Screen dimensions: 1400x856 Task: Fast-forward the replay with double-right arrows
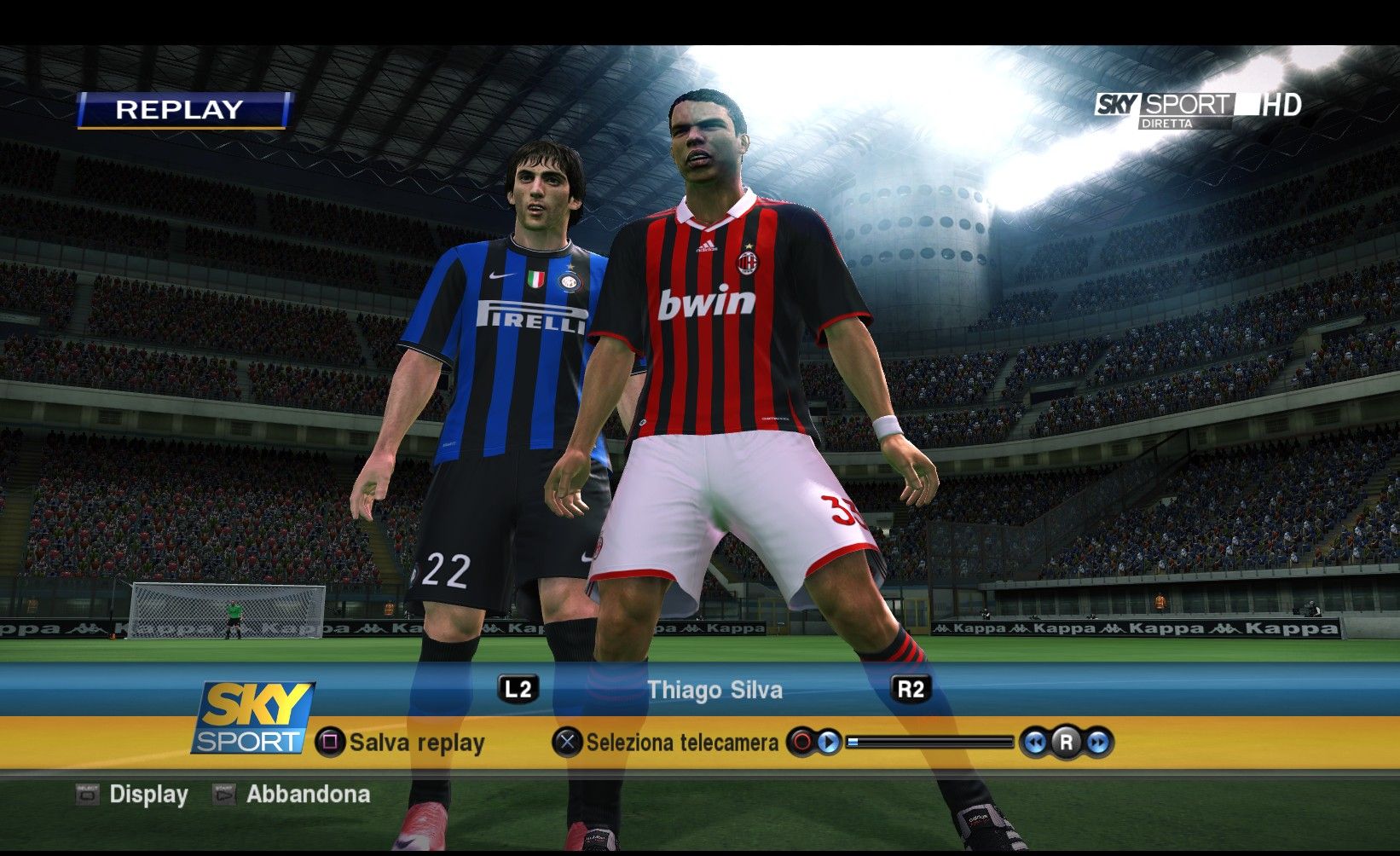point(1098,743)
